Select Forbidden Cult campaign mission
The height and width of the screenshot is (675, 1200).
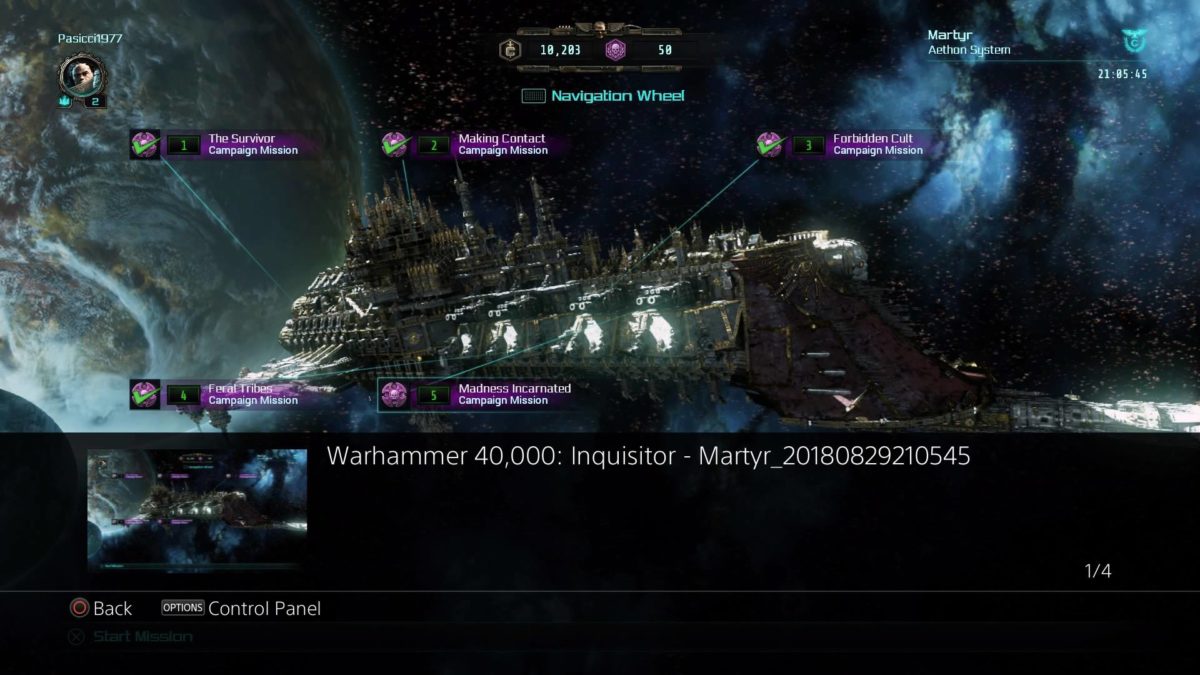point(865,144)
